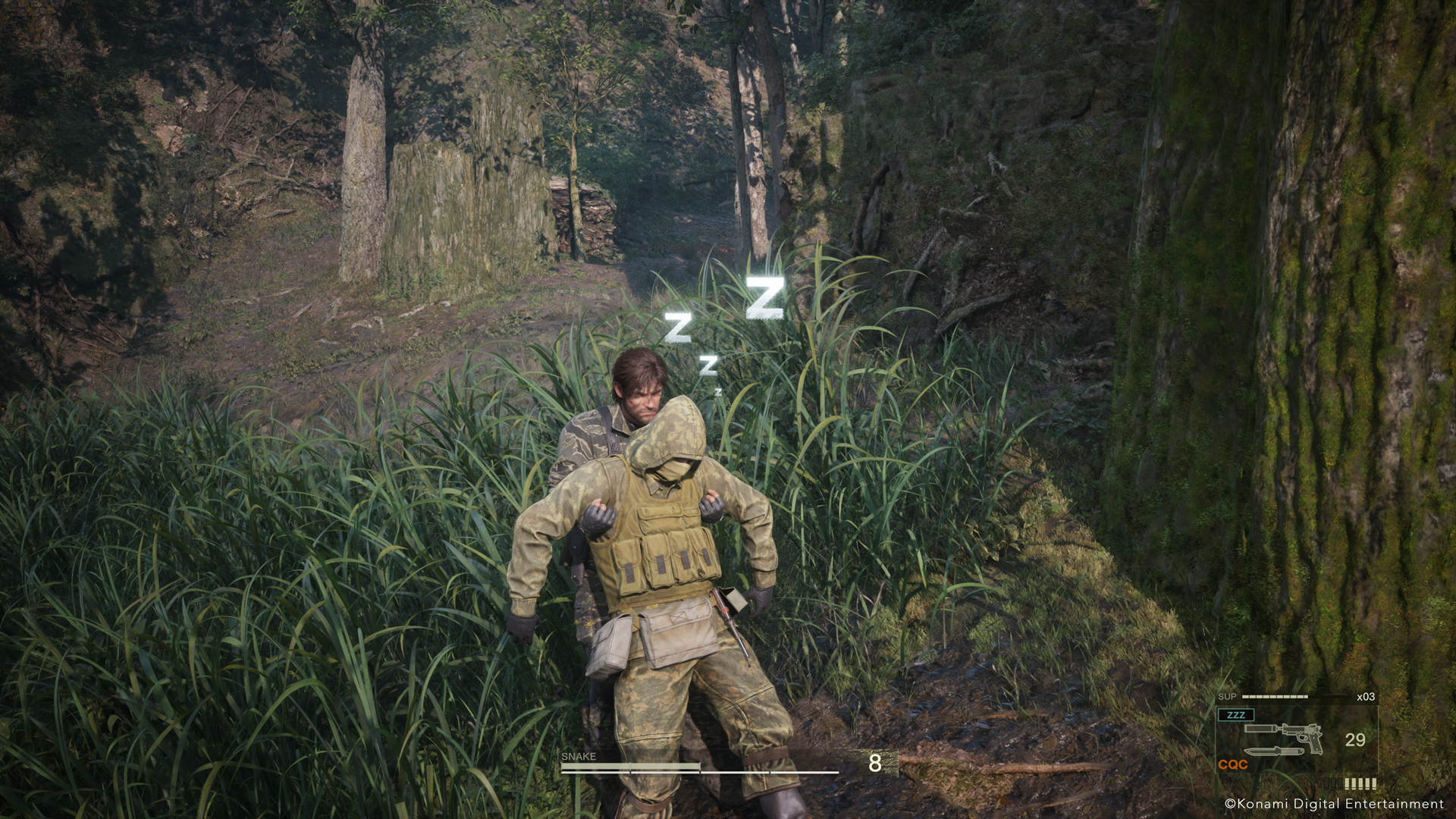Select the survival knife icon
The image size is (1456, 819).
point(1274,752)
